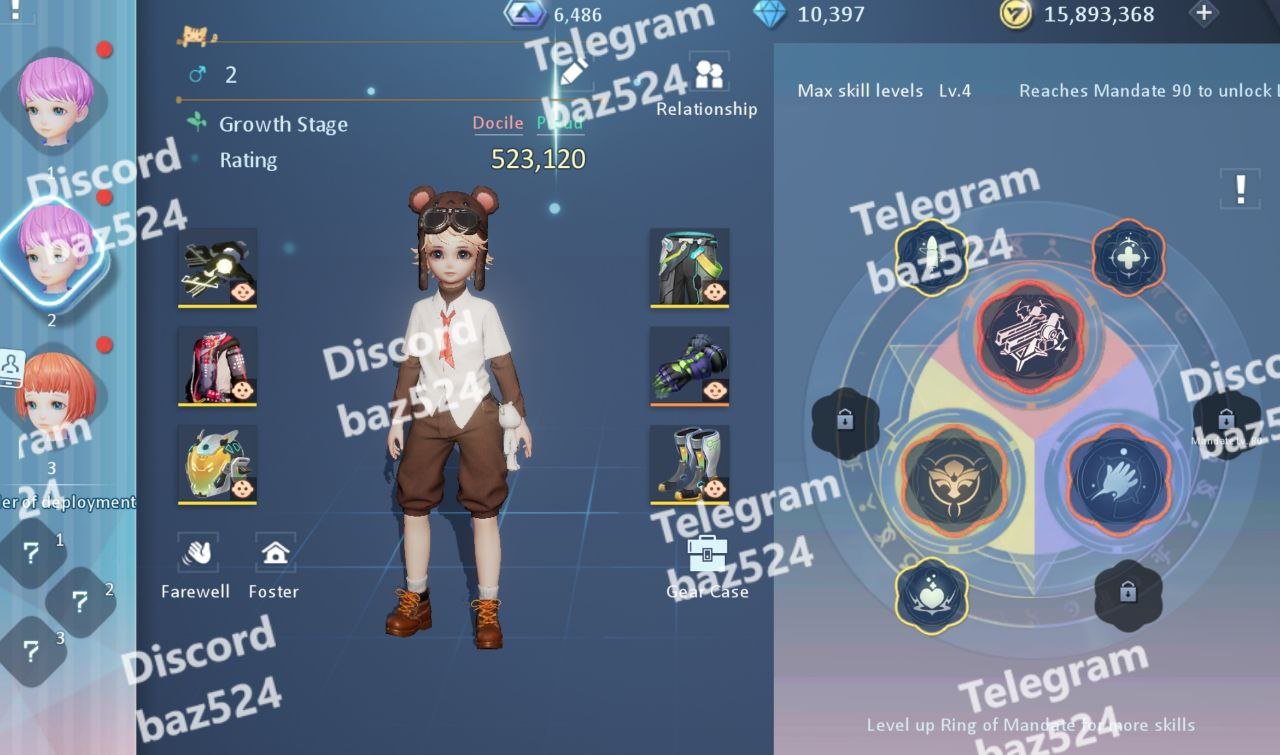Select the weapon gear slot

(218, 268)
